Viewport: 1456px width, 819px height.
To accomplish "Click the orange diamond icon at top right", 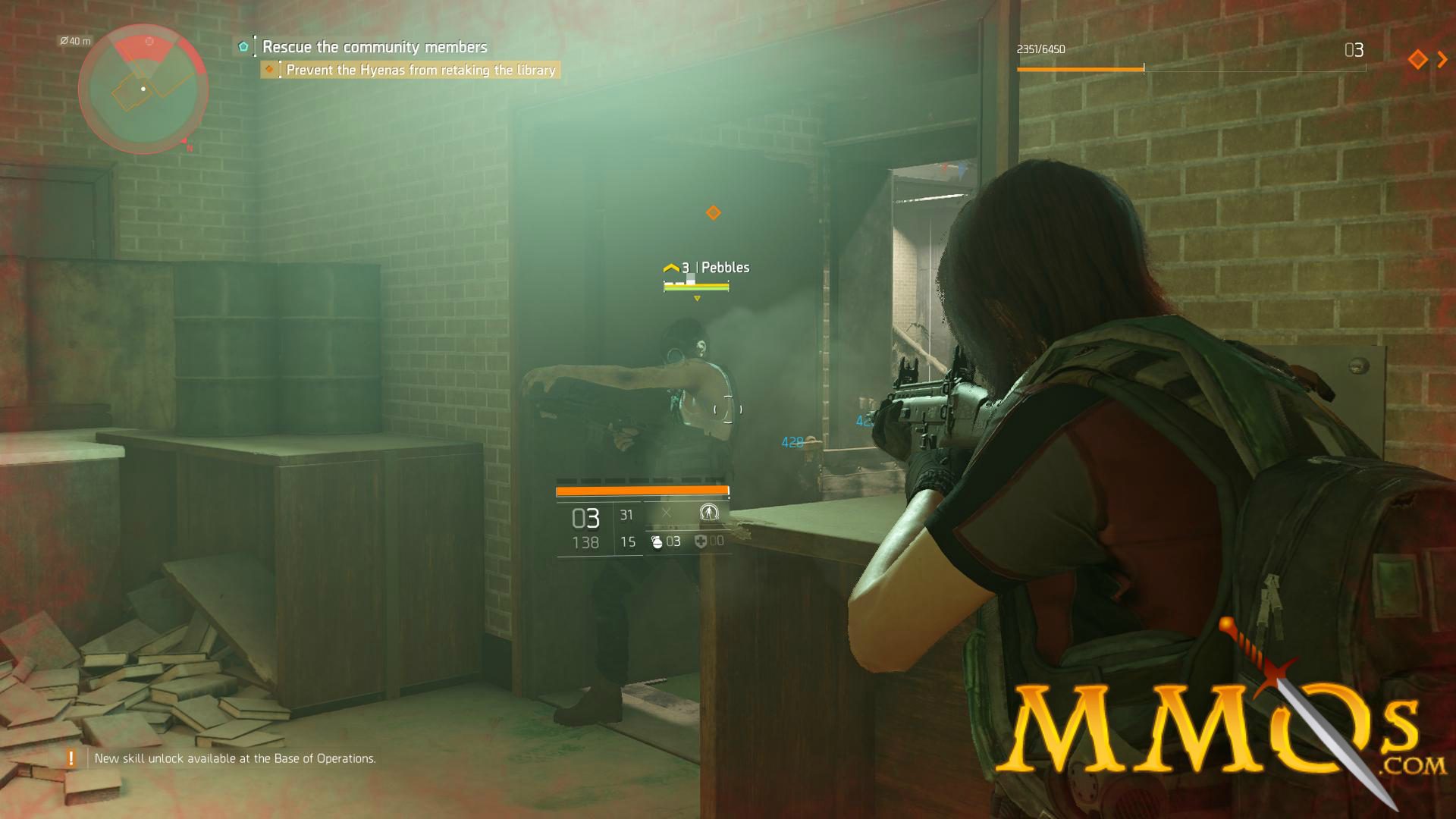I will (1417, 59).
